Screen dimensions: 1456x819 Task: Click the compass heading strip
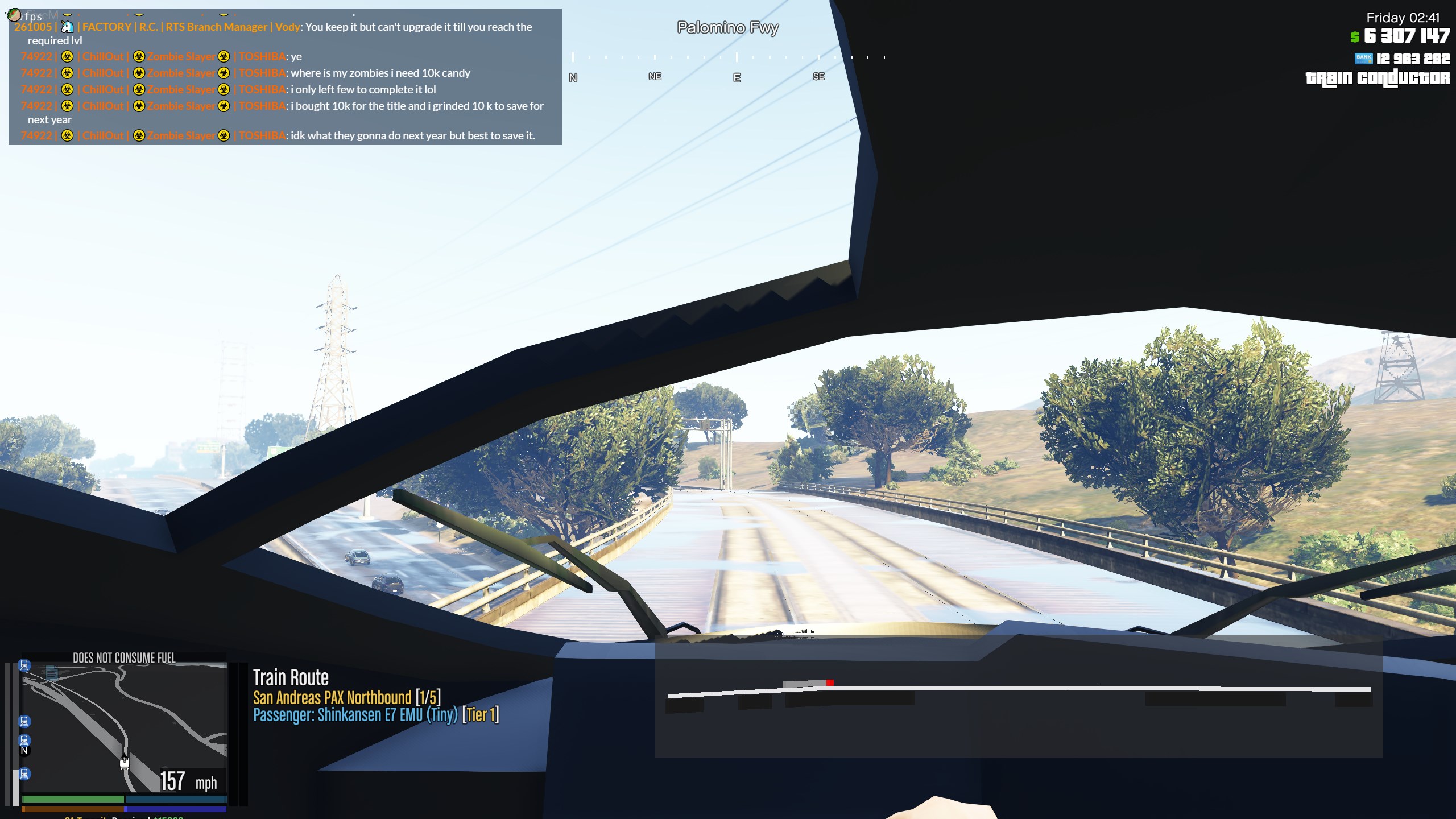(728, 67)
